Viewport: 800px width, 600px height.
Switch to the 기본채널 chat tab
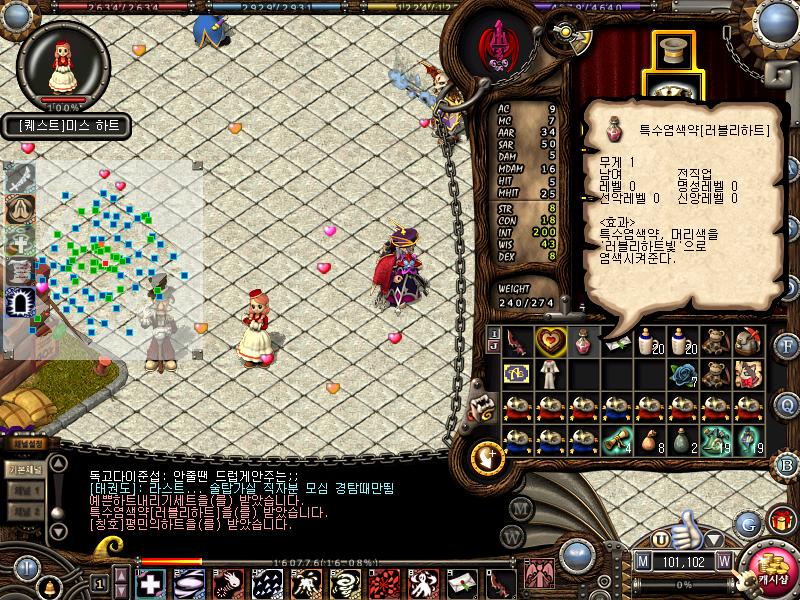pyautogui.click(x=24, y=468)
